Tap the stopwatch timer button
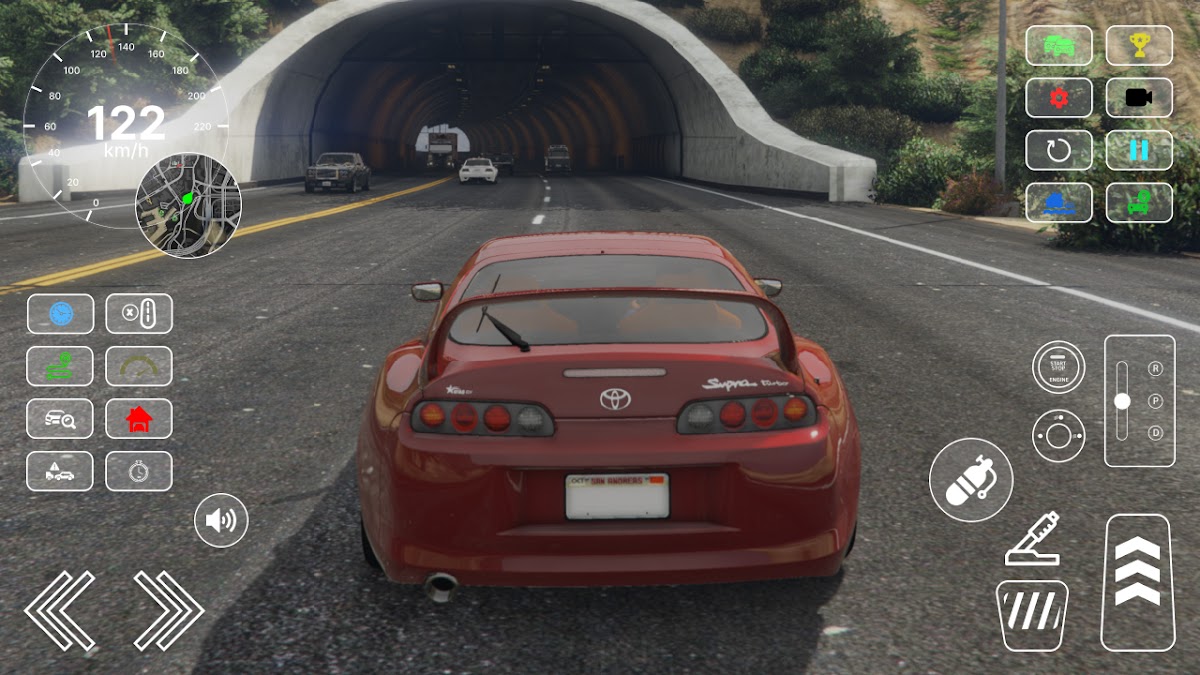1200x675 pixels. coord(139,472)
